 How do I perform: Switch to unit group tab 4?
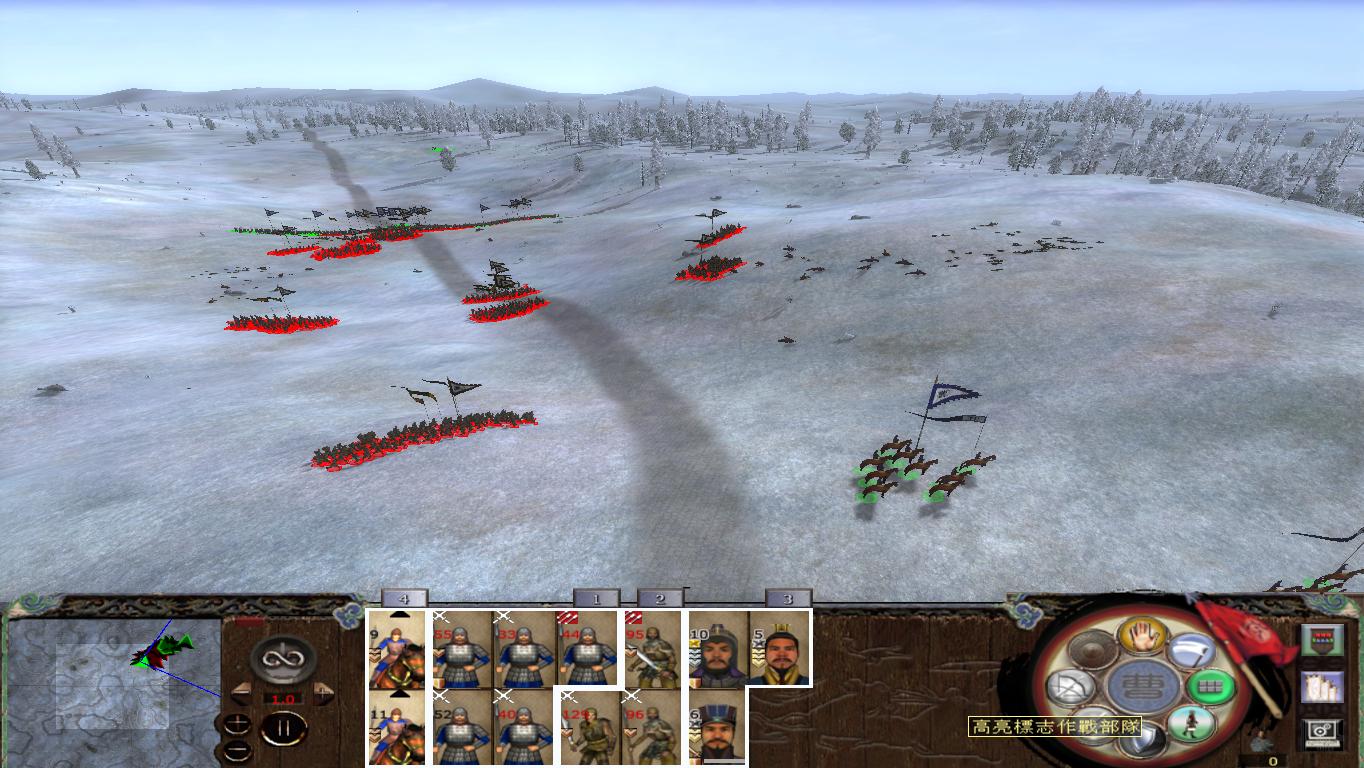(405, 598)
